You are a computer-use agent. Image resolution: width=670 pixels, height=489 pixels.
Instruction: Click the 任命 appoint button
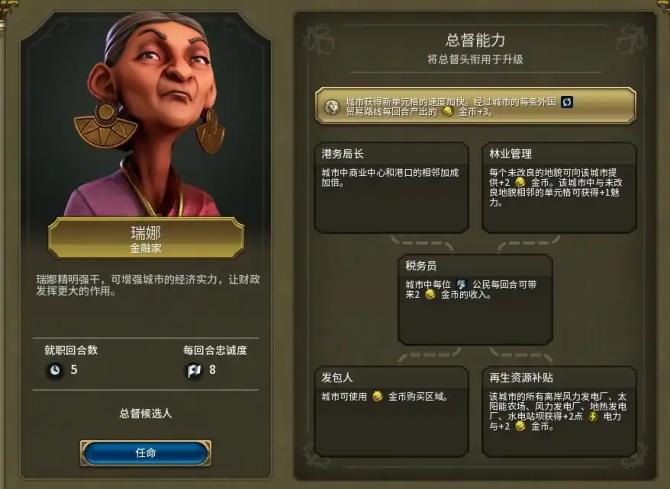tap(145, 452)
